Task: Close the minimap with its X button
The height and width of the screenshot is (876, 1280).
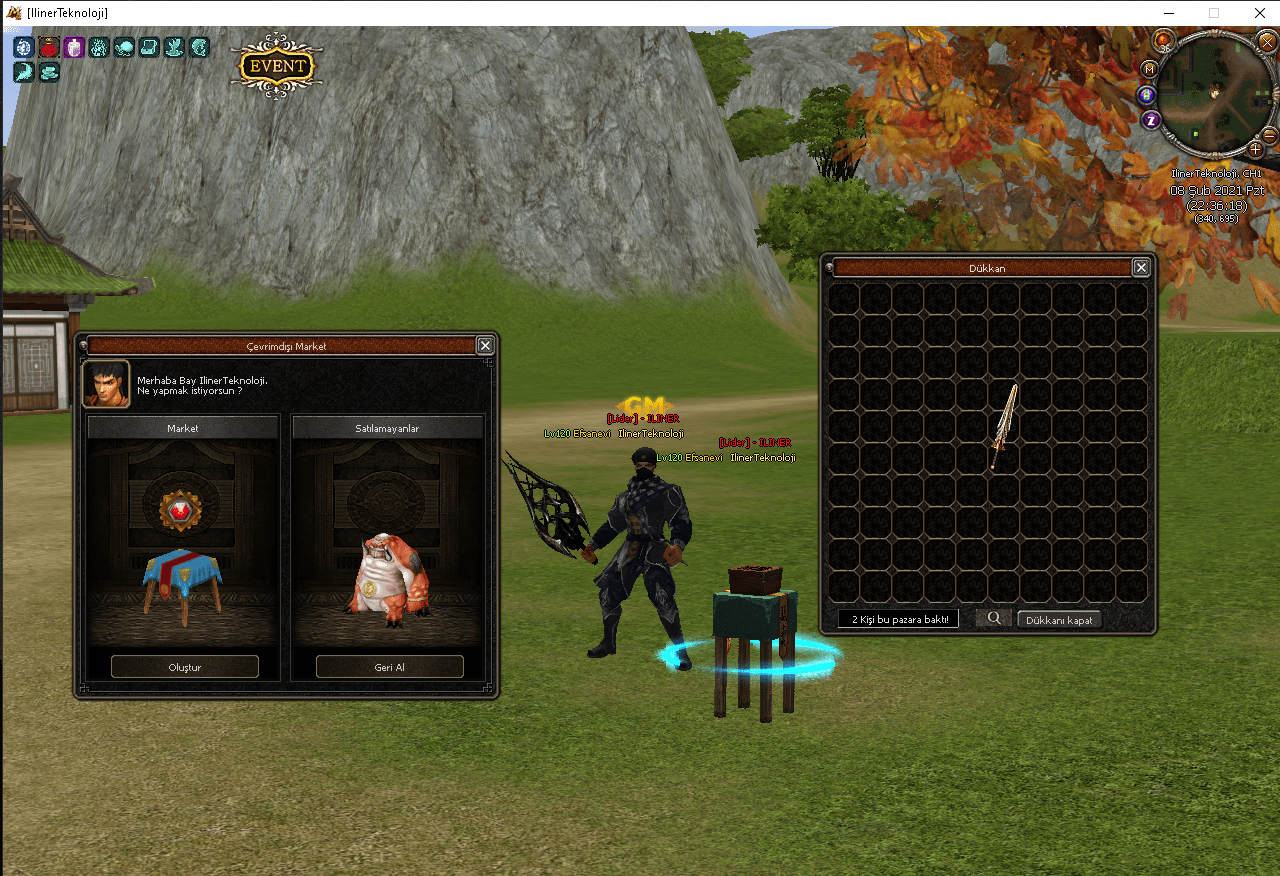Action: click(1267, 42)
